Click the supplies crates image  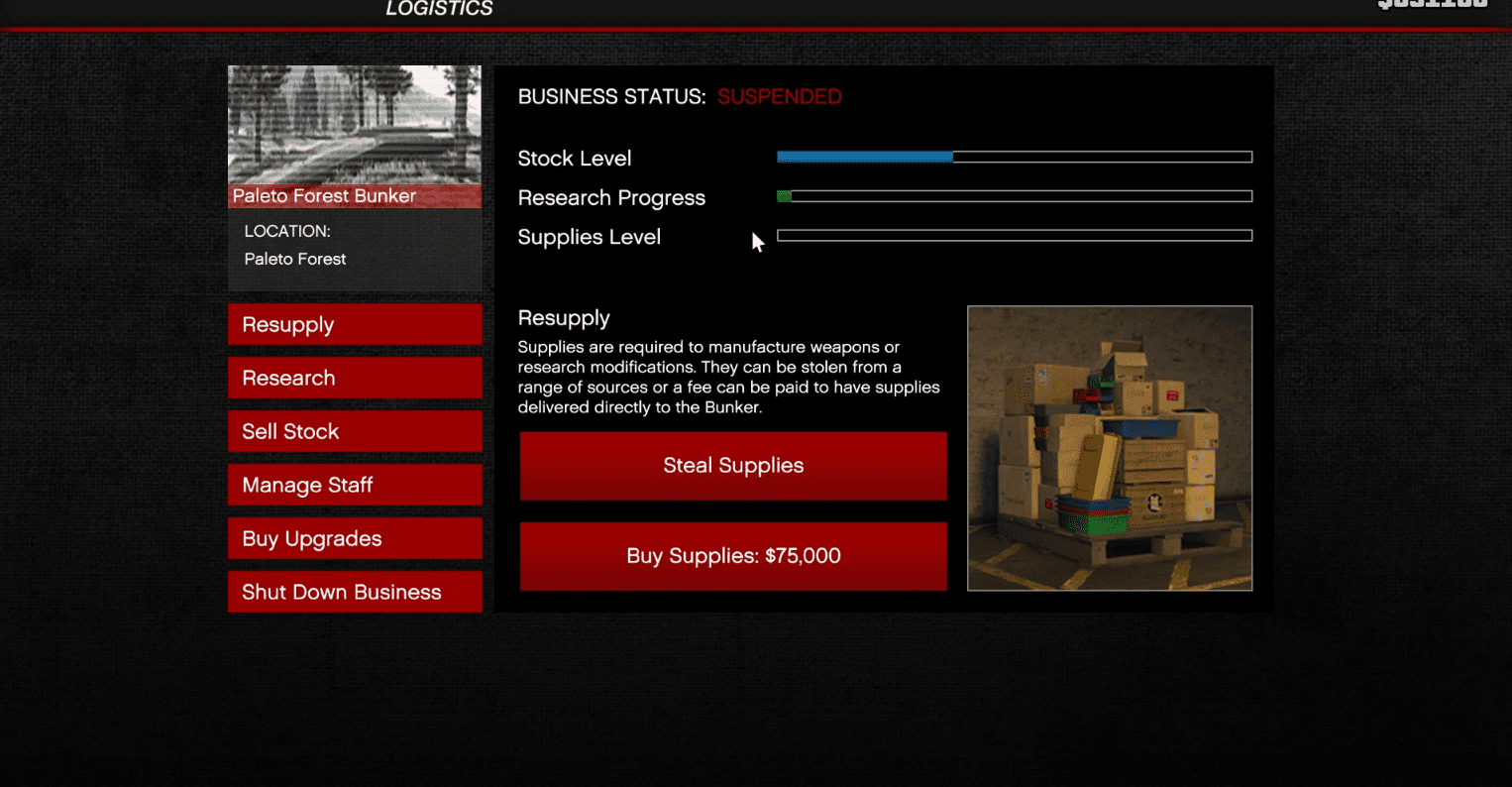[1109, 448]
